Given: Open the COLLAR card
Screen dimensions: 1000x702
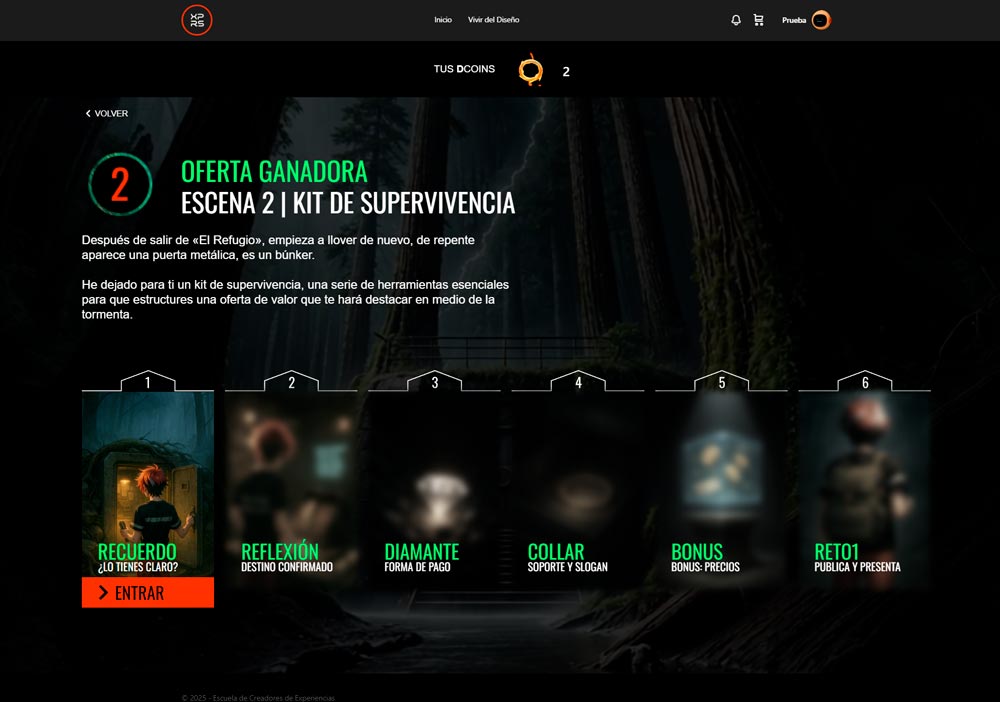Looking at the screenshot, I should 578,480.
